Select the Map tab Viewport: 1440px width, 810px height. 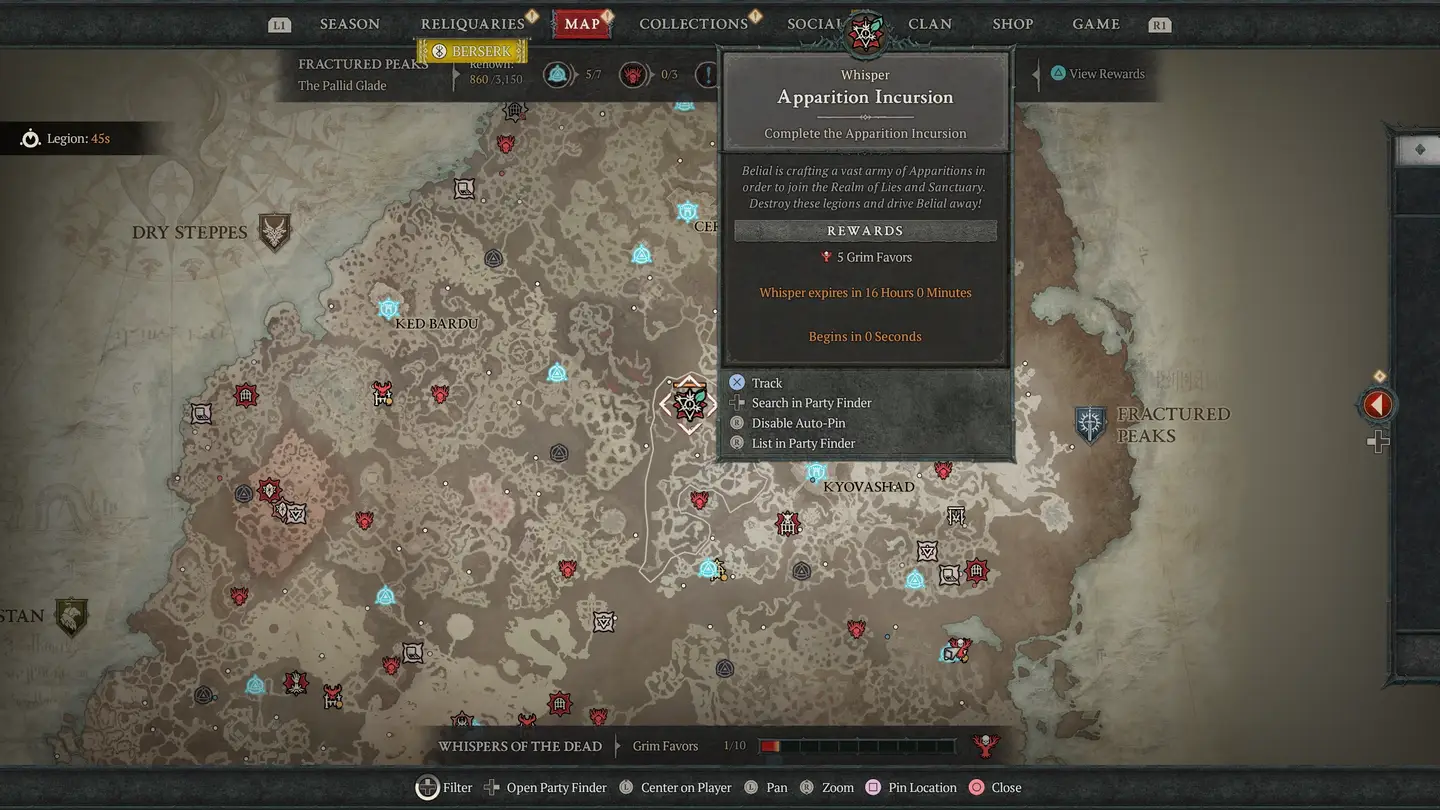pyautogui.click(x=582, y=24)
